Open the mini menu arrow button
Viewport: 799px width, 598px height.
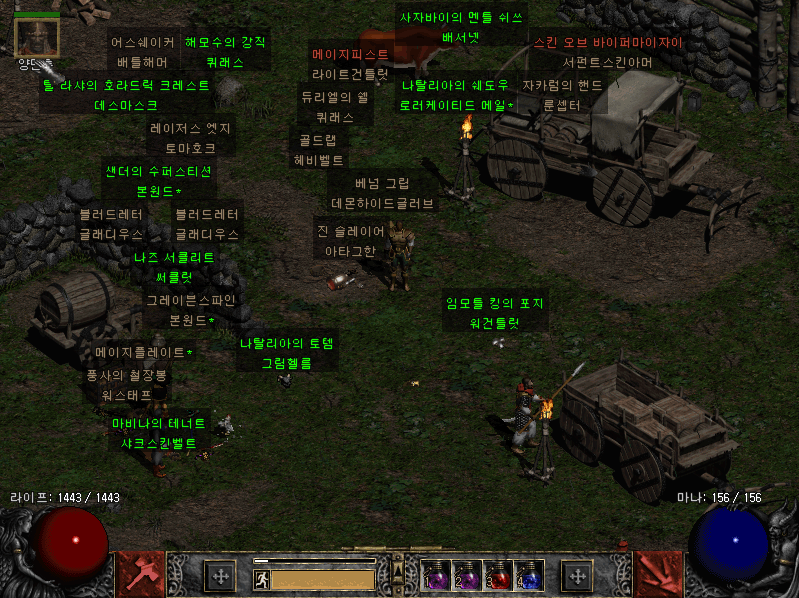[x=396, y=571]
